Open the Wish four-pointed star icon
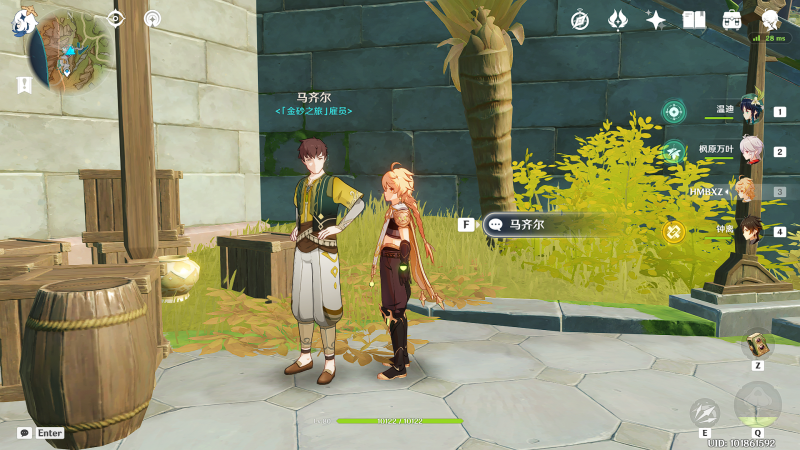Image resolution: width=800 pixels, height=450 pixels. click(x=656, y=20)
